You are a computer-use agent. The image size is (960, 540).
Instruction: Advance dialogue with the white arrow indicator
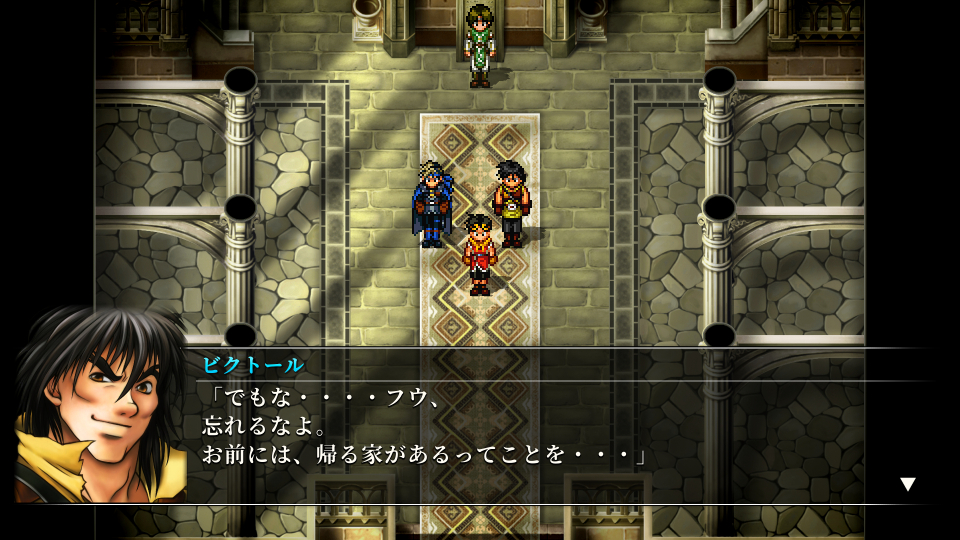907,484
